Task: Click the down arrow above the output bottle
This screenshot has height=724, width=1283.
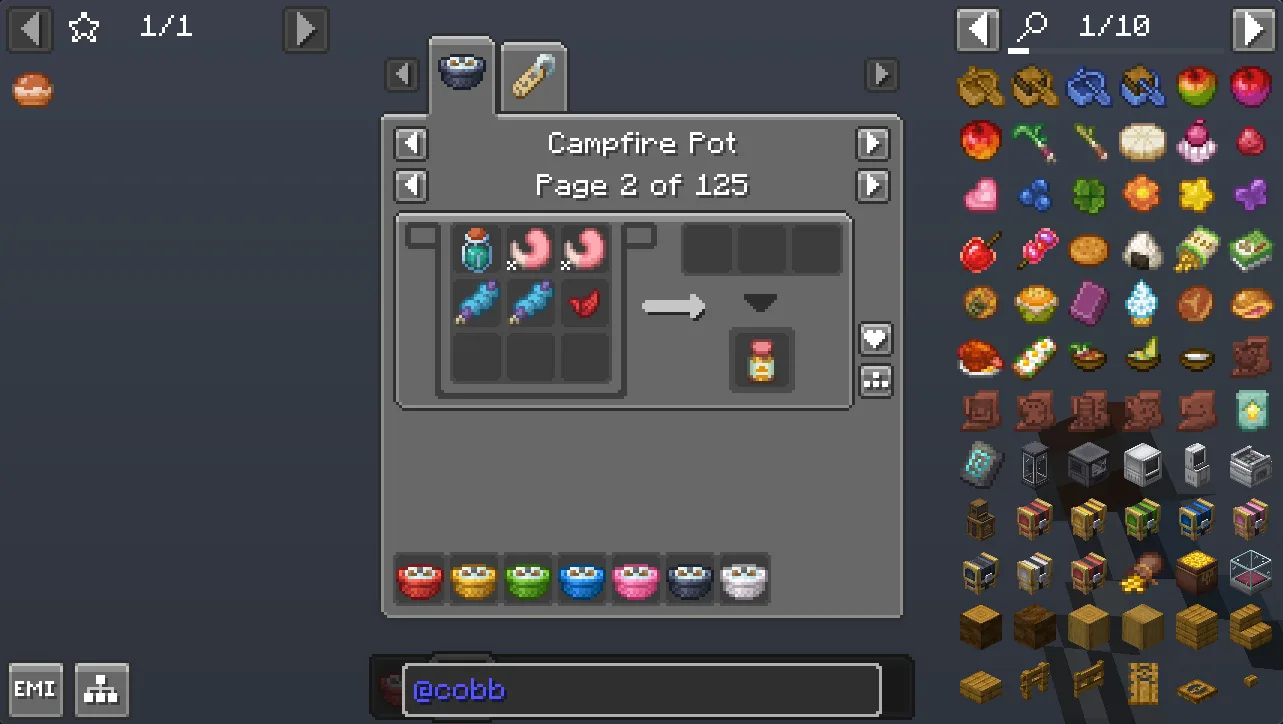Action: (x=761, y=303)
